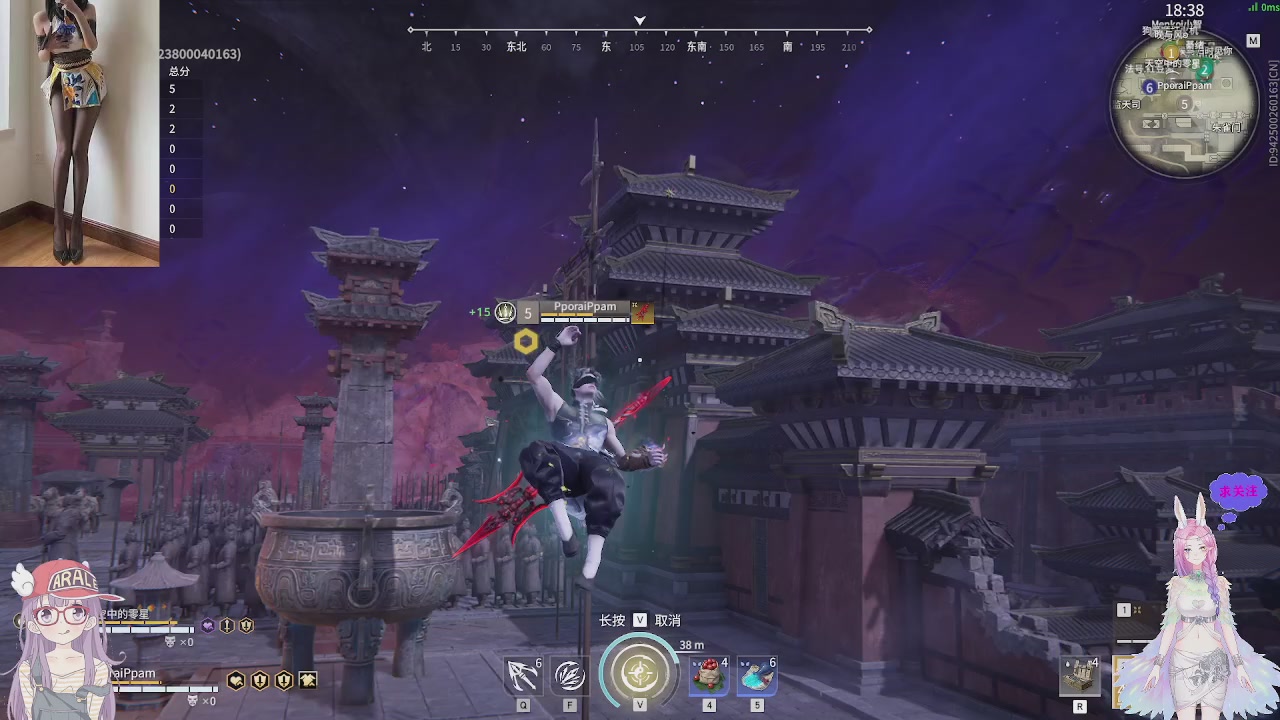Toggle the full map with the M button

tap(1253, 41)
